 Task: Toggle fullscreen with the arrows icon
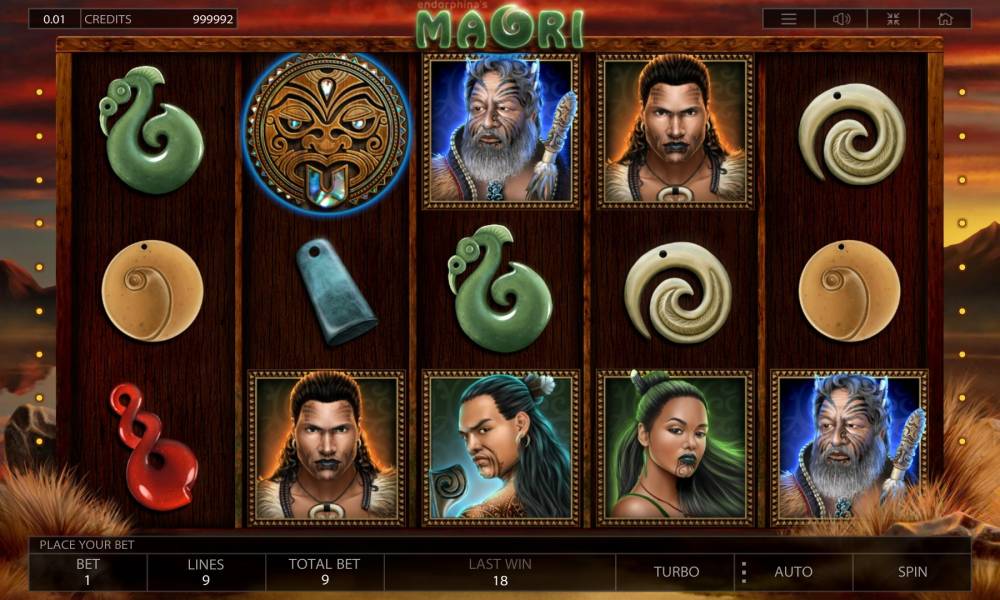(893, 19)
